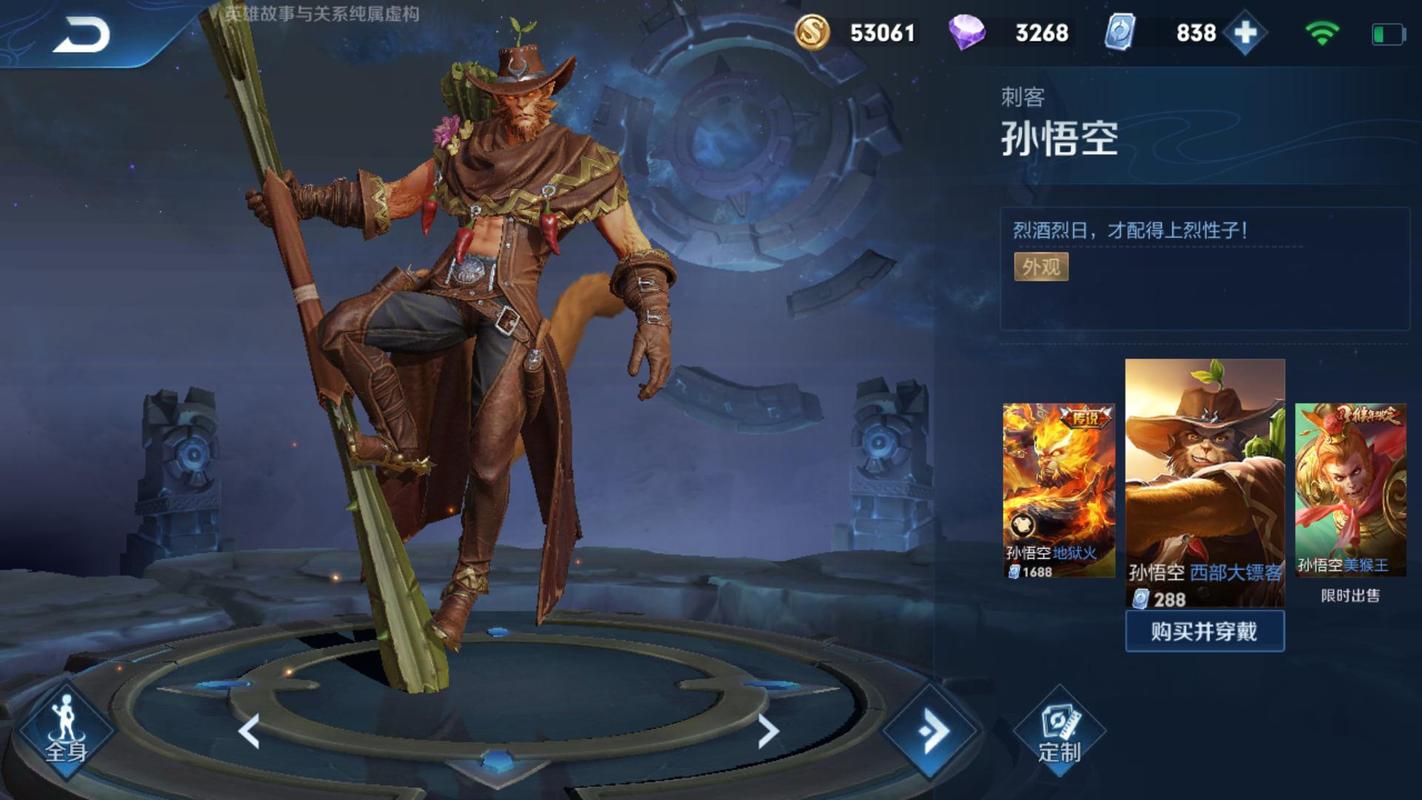Tap the battery indicator icon
1422x800 pixels.
point(1387,31)
